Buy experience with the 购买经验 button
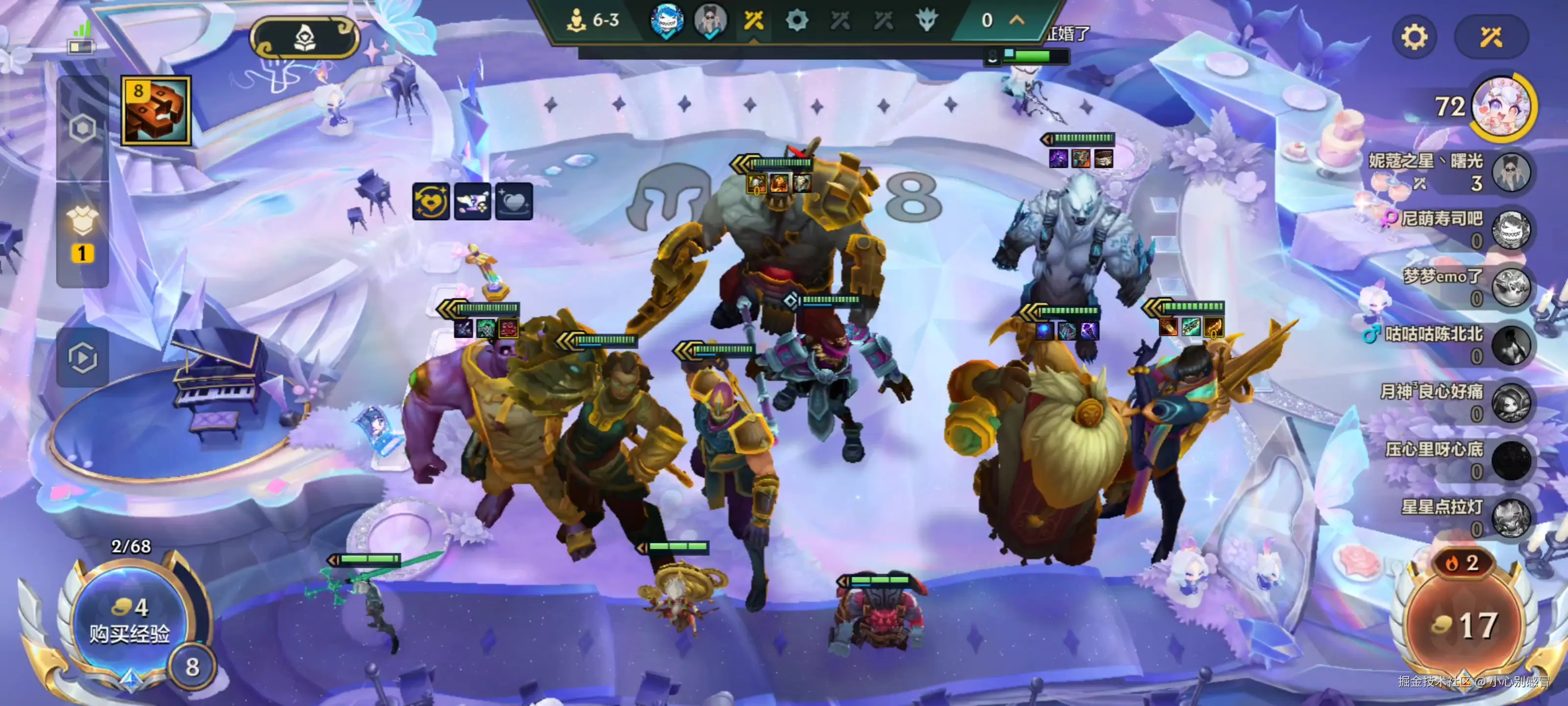 pyautogui.click(x=129, y=621)
